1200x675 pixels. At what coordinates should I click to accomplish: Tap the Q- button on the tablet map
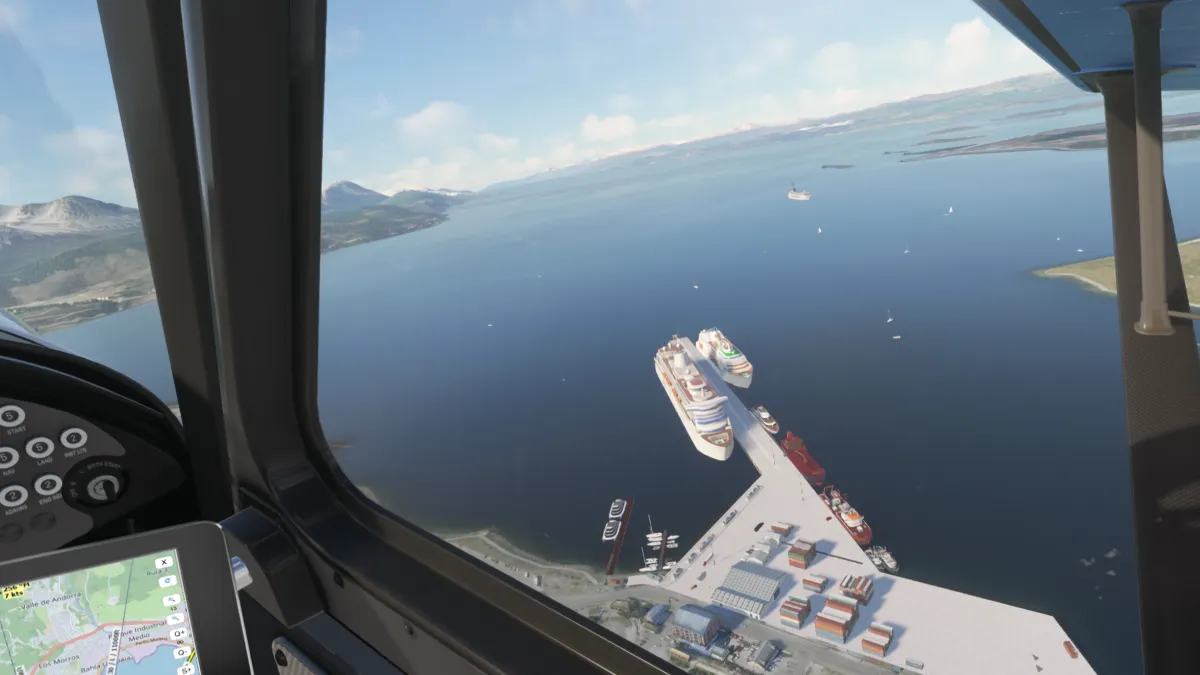180,650
